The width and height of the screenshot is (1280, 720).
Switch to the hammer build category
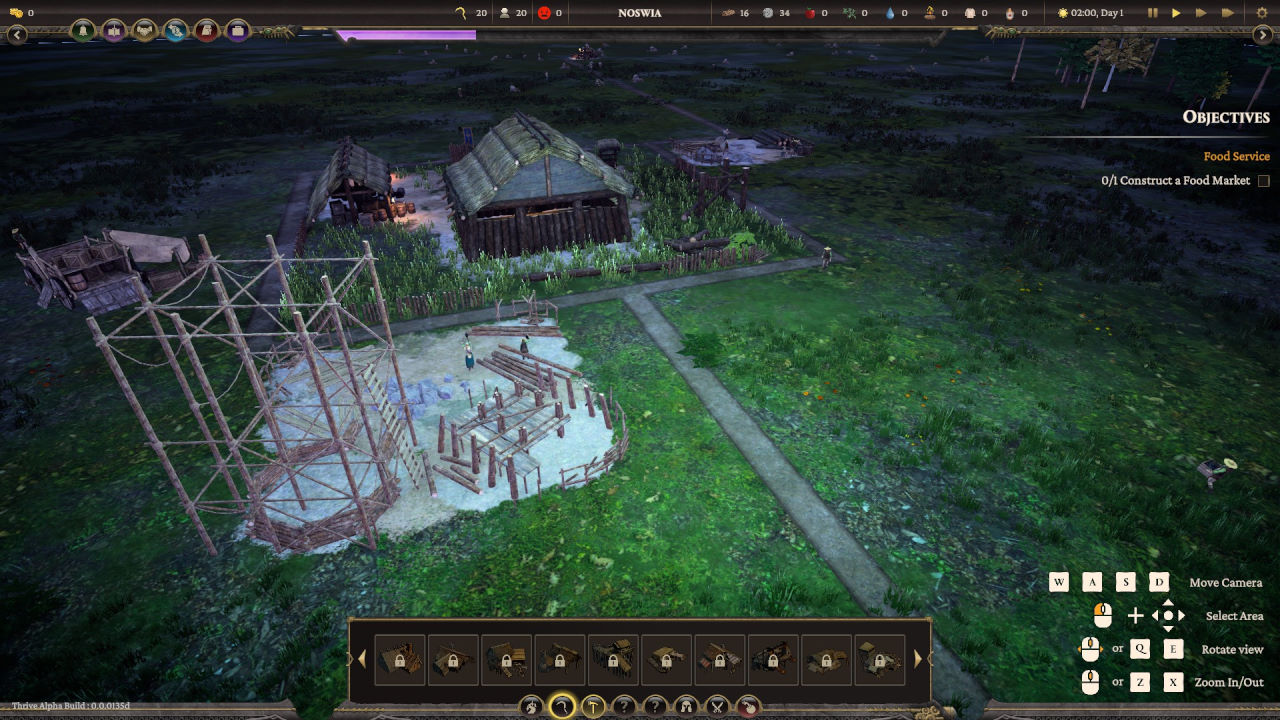[593, 707]
